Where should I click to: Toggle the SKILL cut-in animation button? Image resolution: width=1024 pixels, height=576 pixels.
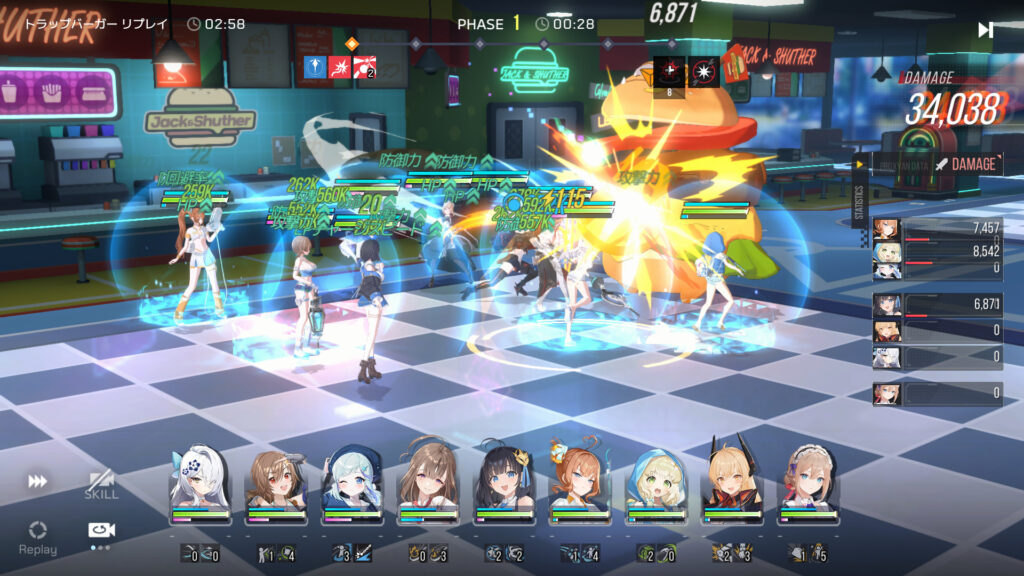[101, 484]
